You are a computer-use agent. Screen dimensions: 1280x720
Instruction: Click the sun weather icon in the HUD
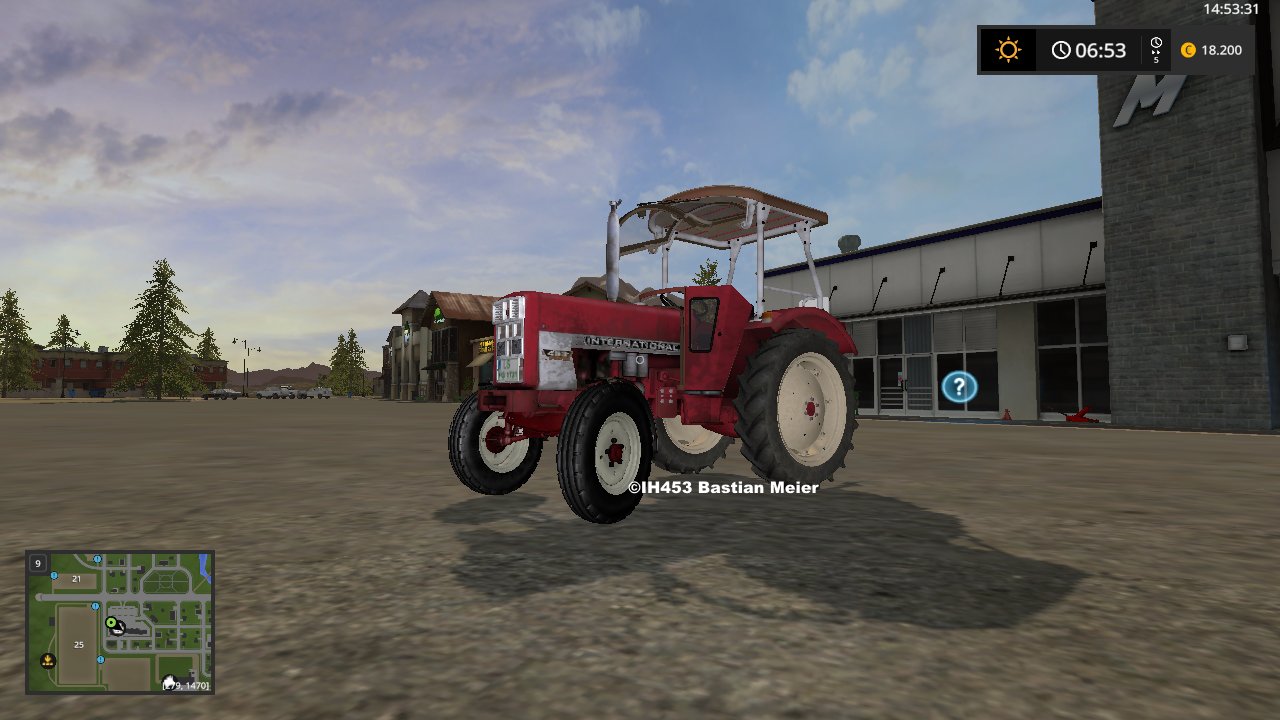click(1007, 49)
